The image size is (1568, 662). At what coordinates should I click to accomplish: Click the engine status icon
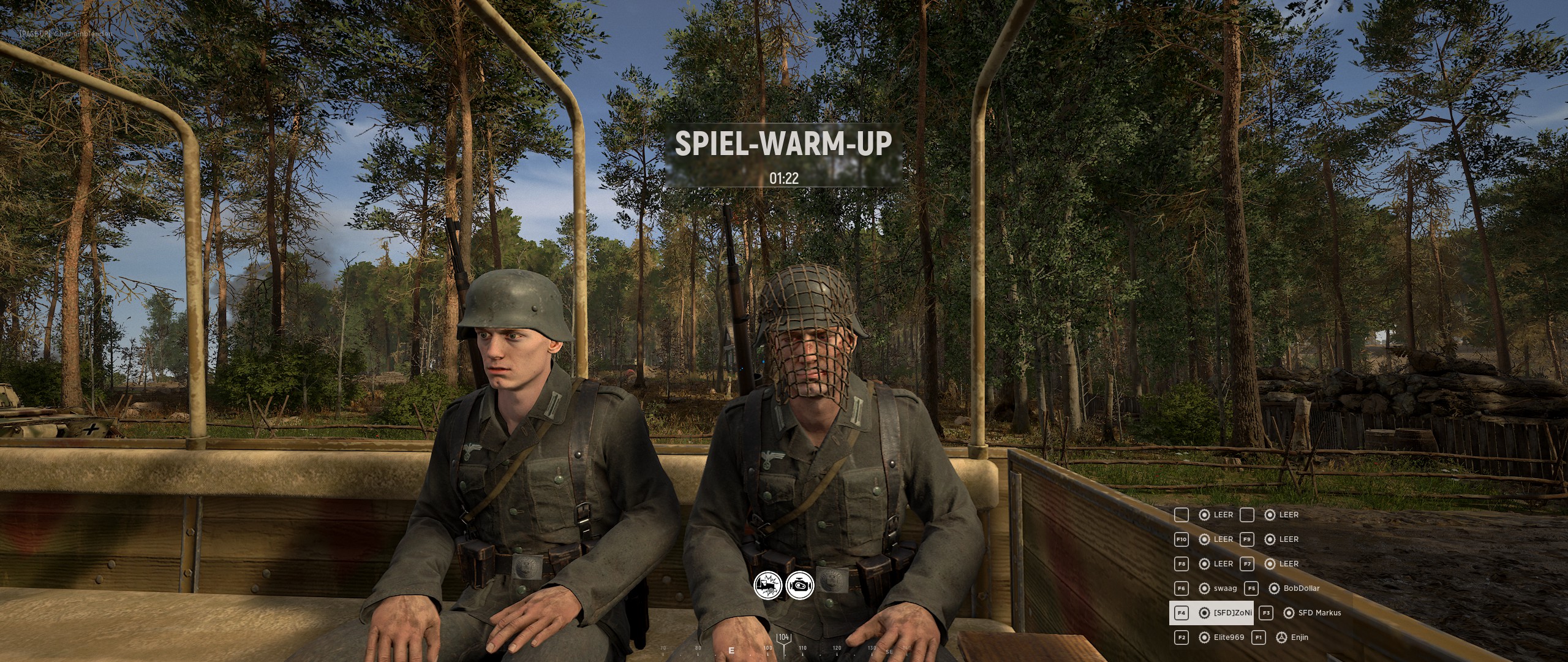point(800,587)
